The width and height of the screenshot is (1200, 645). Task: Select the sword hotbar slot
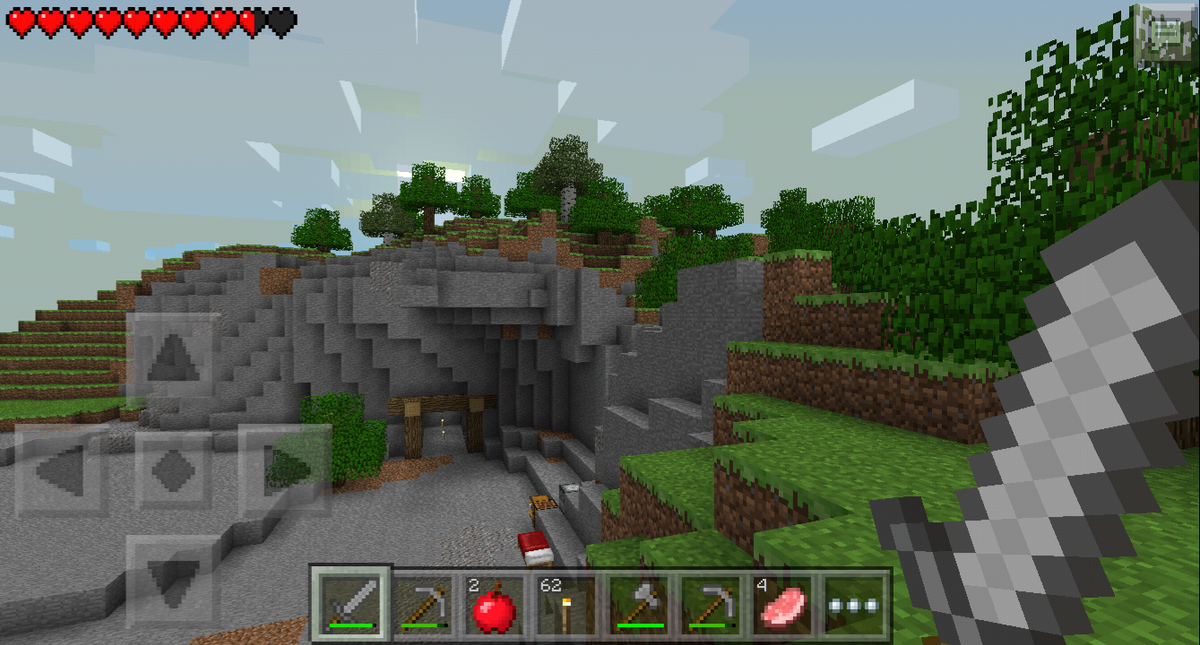click(x=349, y=605)
